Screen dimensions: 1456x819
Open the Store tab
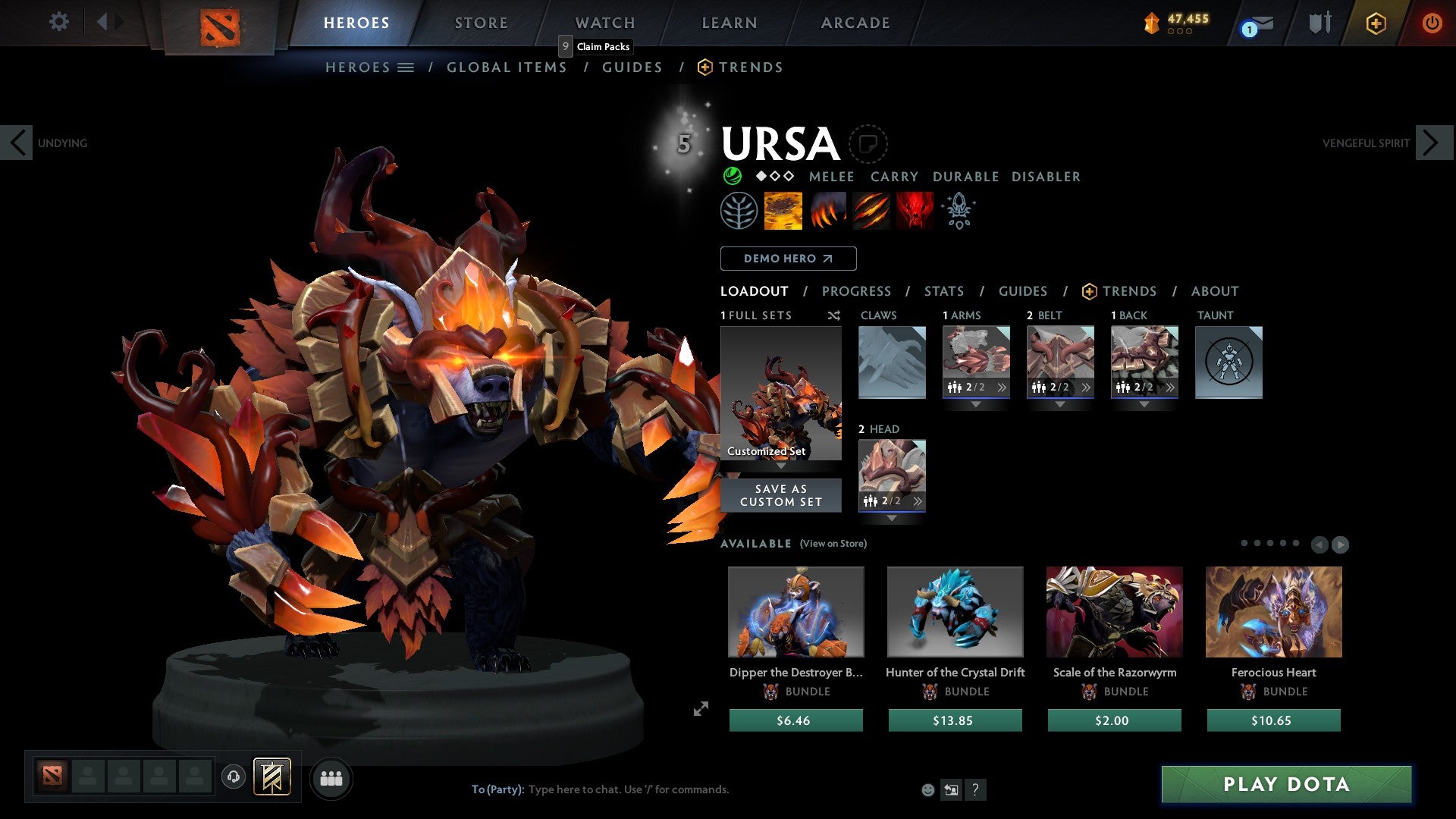(481, 23)
